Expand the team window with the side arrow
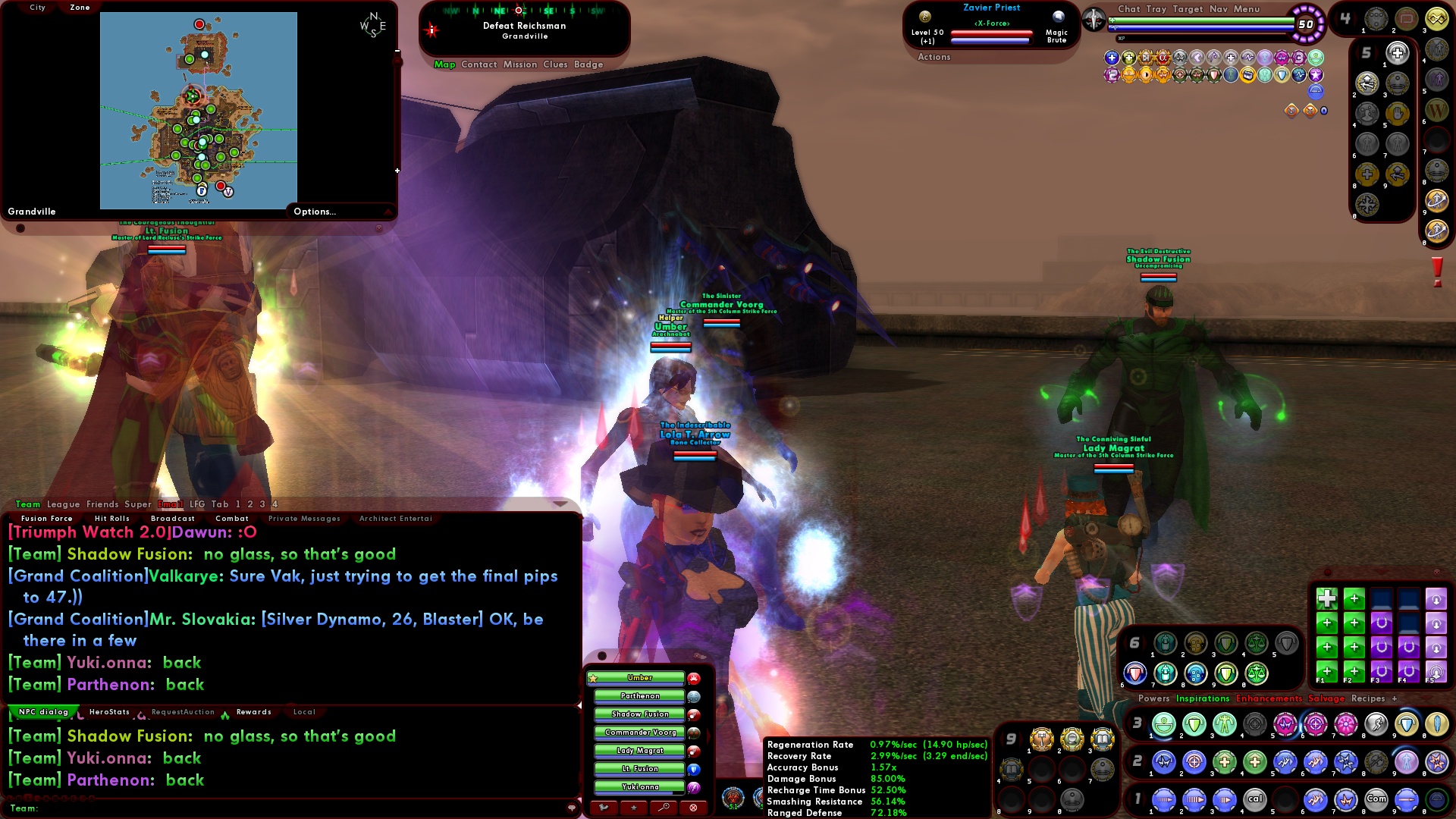The height and width of the screenshot is (819, 1456). [x=708, y=736]
